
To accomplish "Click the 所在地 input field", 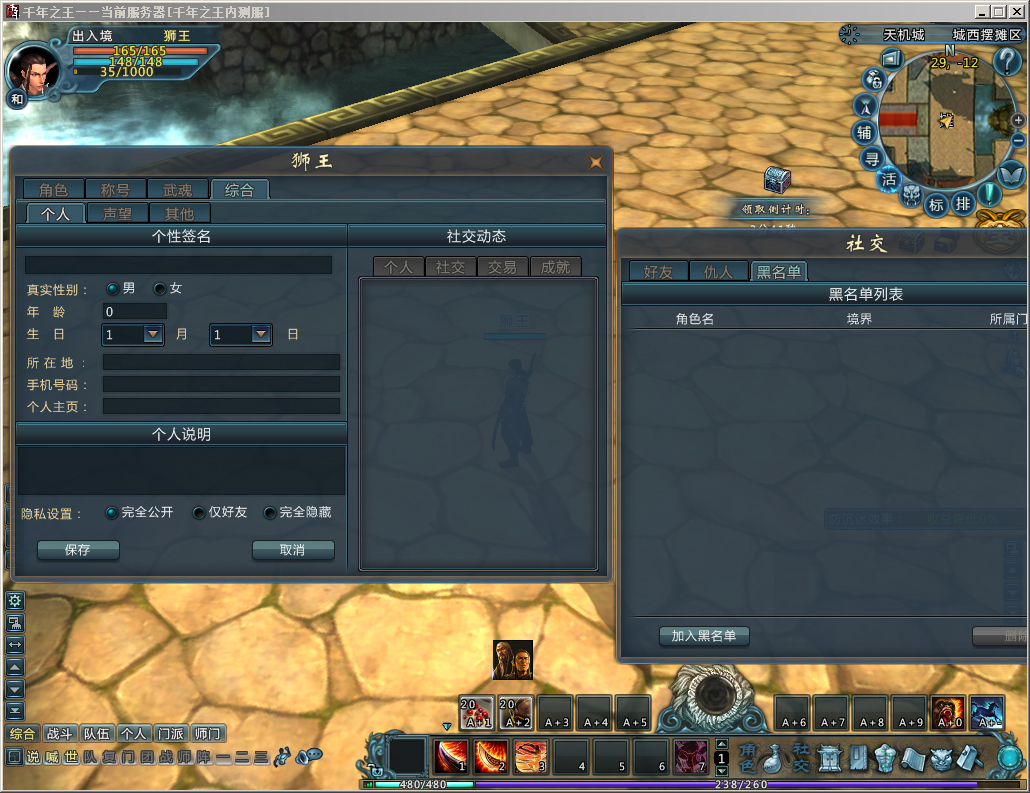I will (221, 362).
